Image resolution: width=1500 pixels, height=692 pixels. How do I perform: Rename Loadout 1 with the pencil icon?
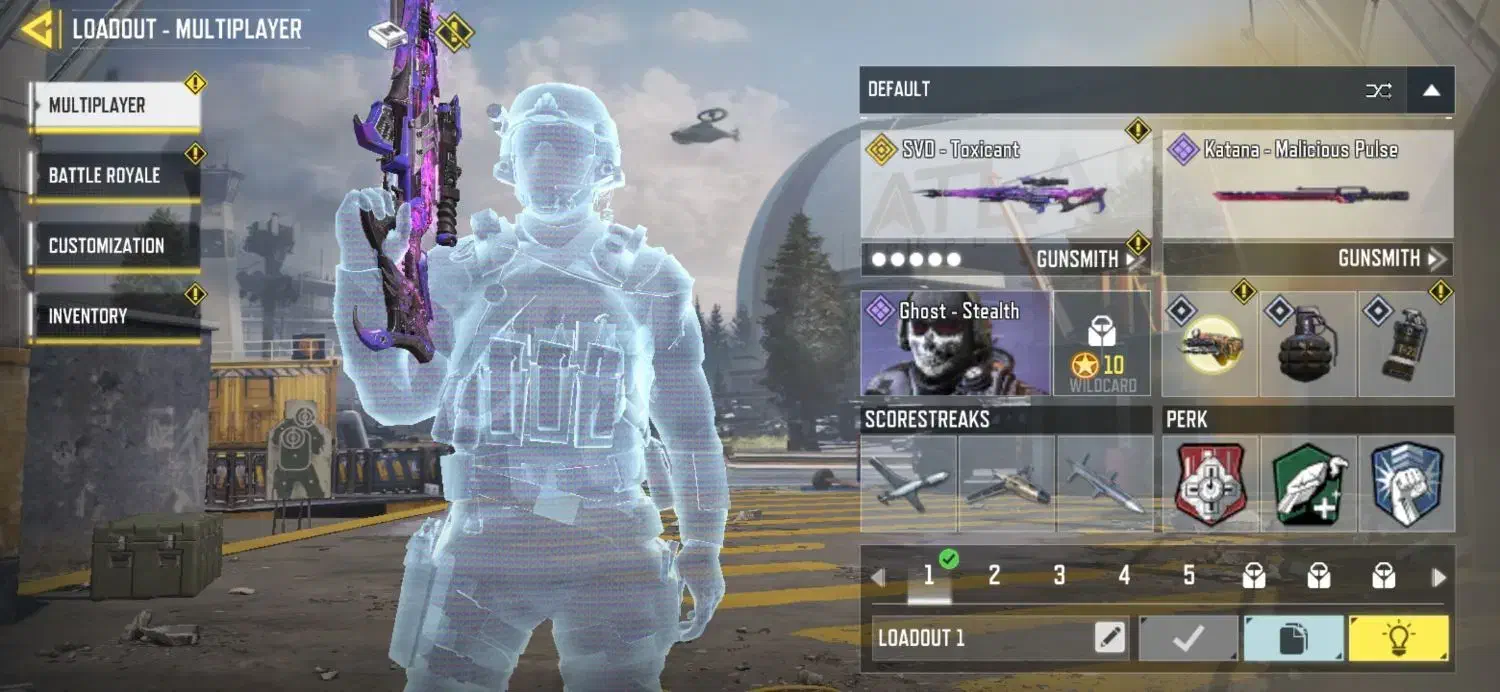tap(1110, 638)
